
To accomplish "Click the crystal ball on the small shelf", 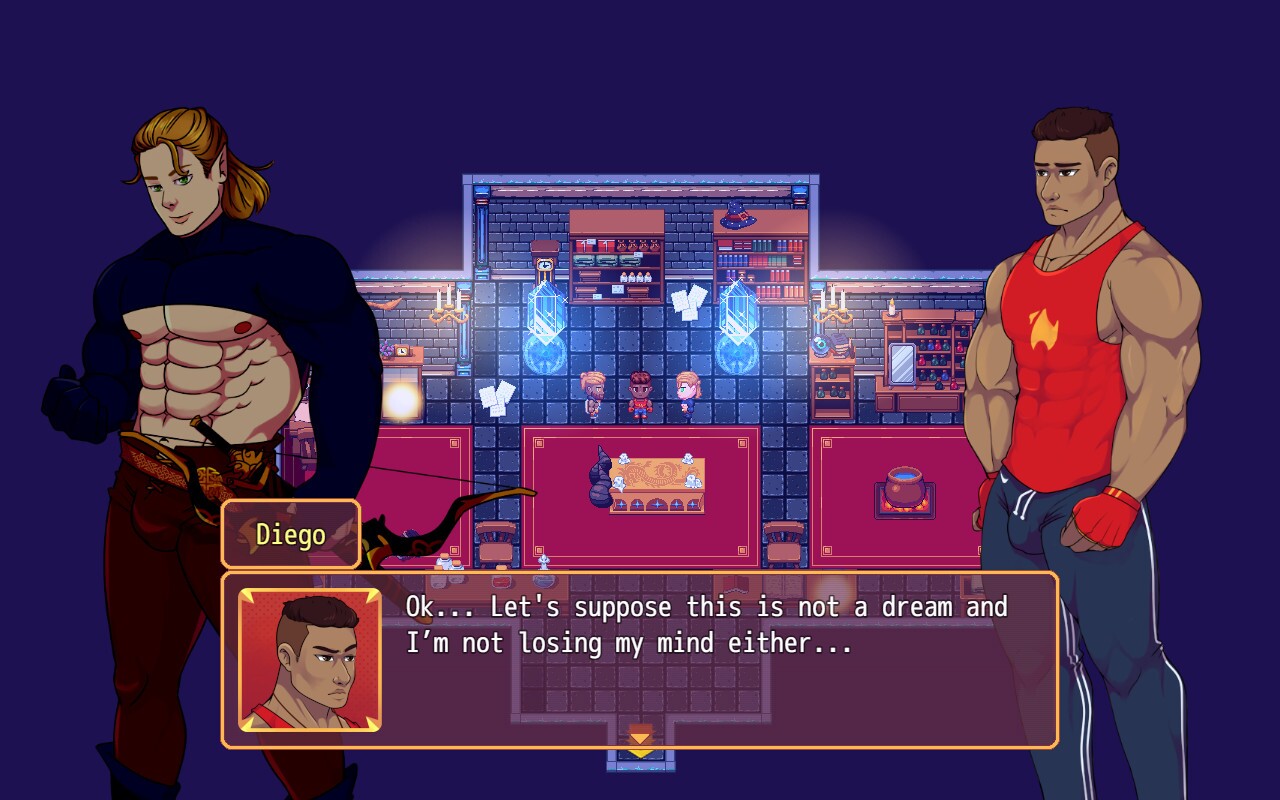I will tap(821, 347).
